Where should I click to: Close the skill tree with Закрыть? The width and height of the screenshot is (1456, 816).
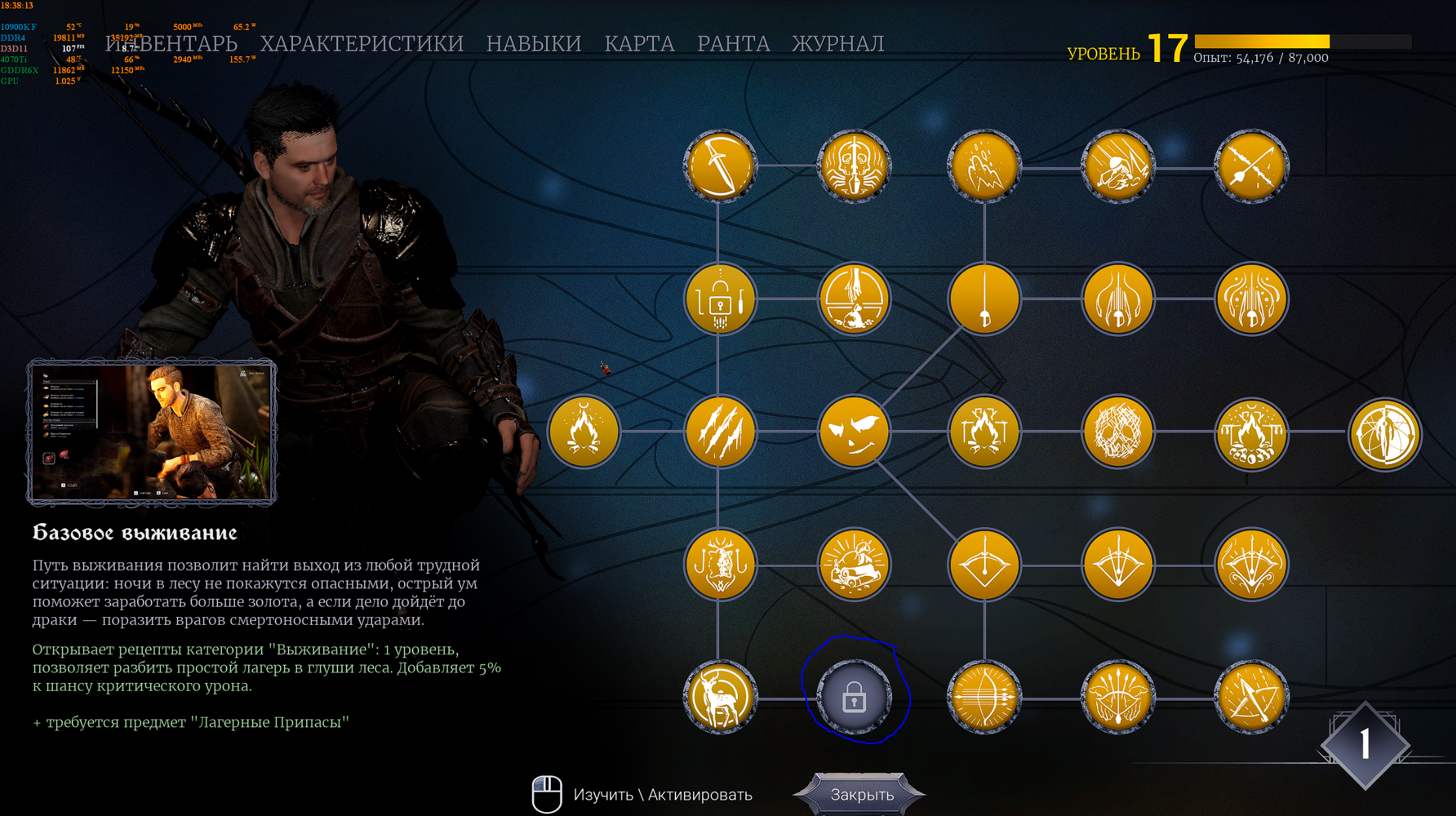861,794
